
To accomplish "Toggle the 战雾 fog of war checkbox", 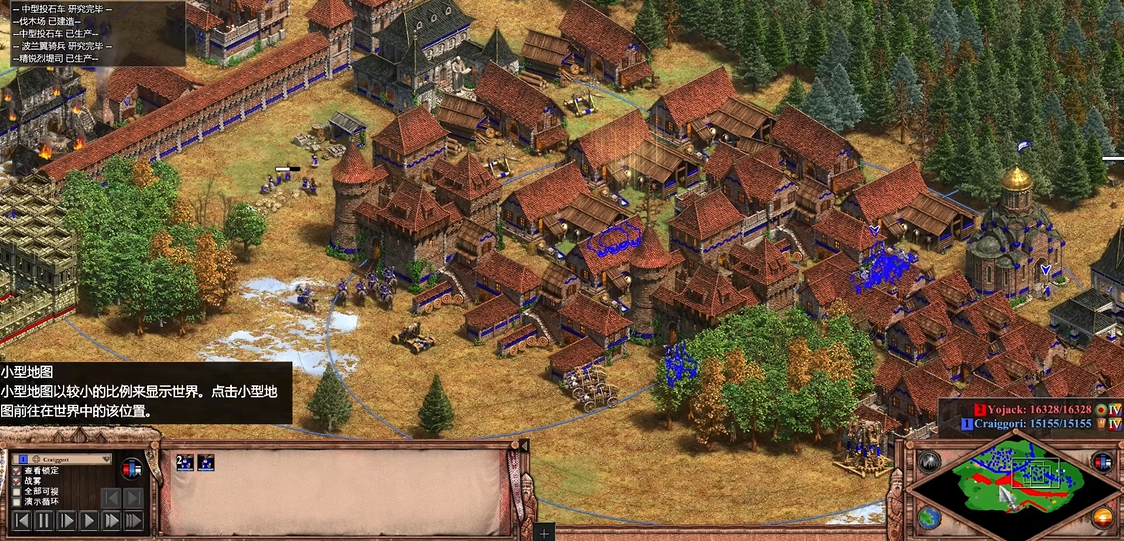I will pos(17,481).
